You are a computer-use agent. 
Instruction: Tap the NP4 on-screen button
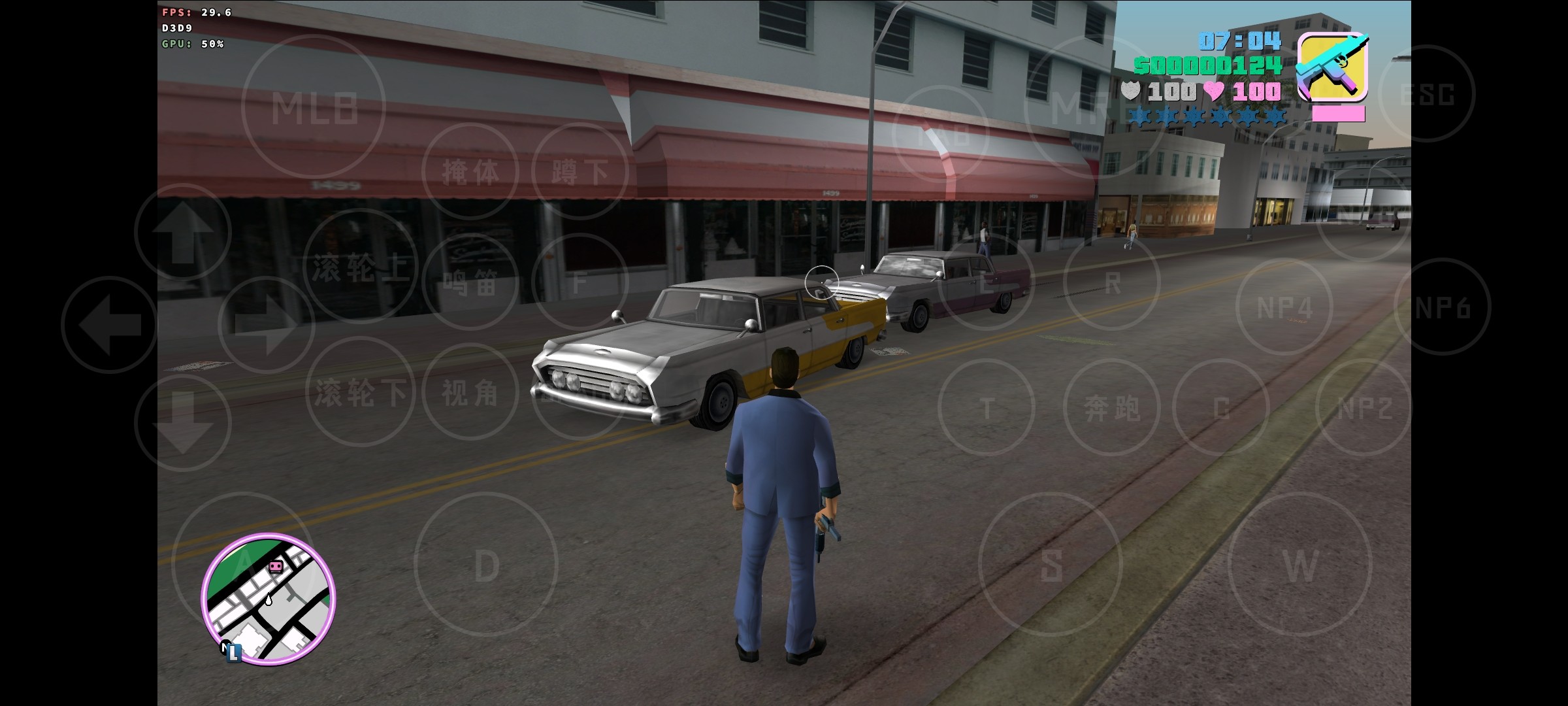[1284, 307]
